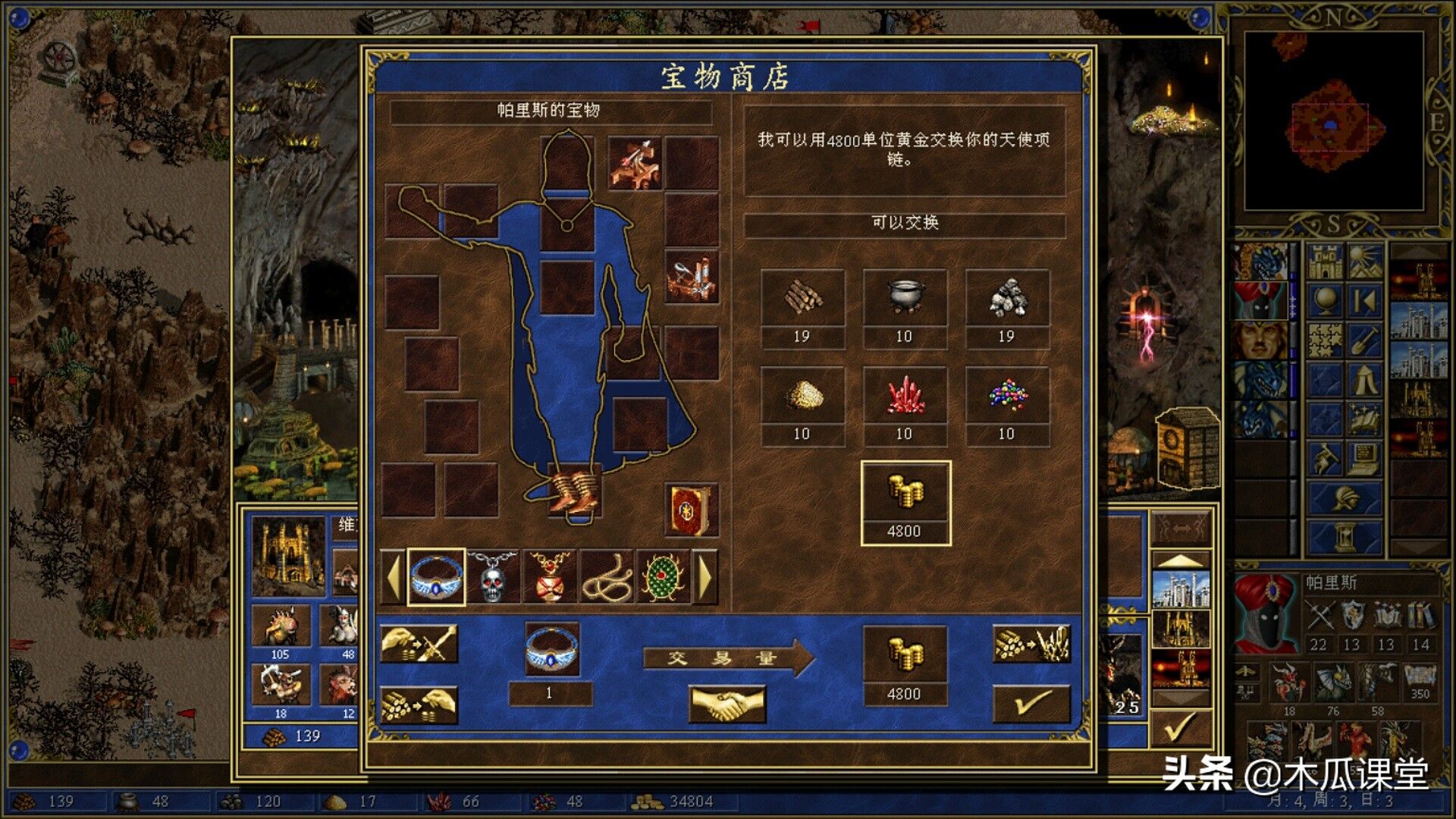Click the up arrow above town list

pos(1181,559)
